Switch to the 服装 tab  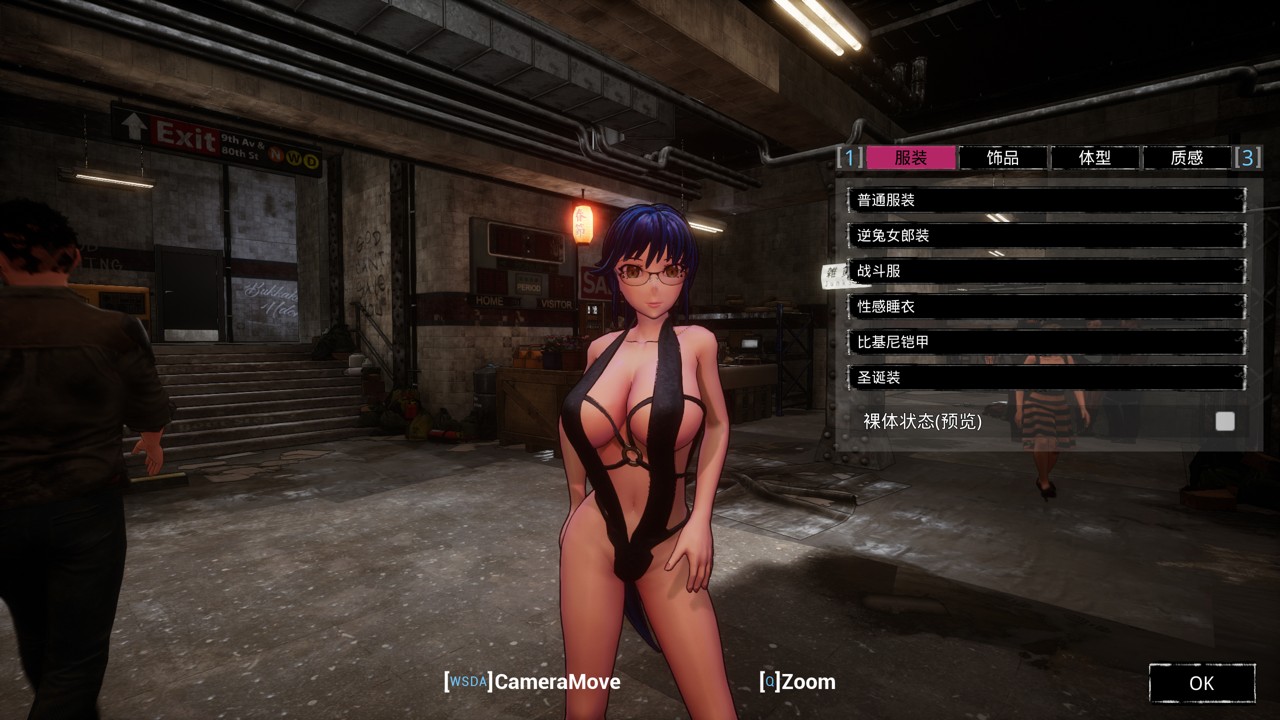[910, 157]
